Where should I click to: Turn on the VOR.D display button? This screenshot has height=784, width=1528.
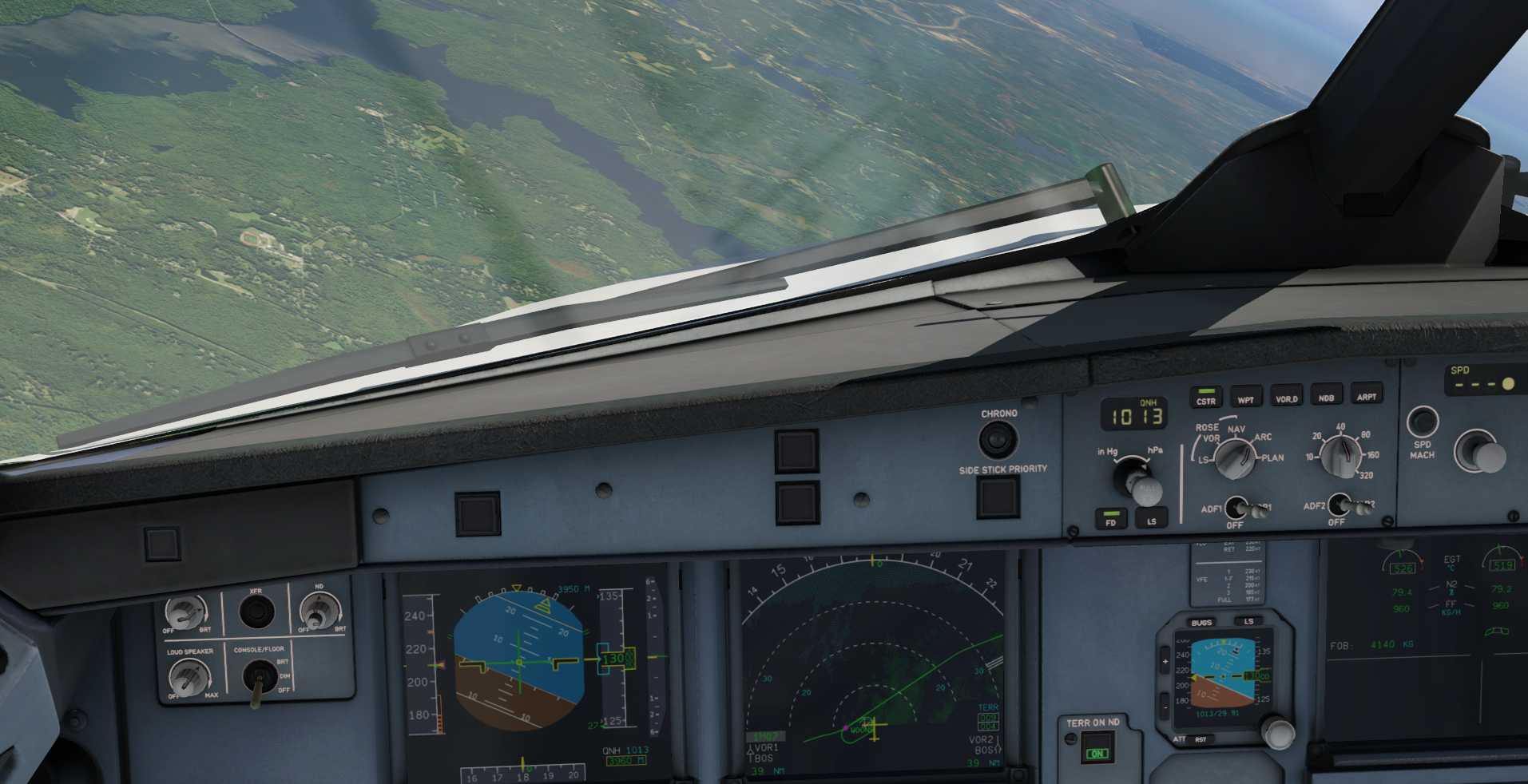[x=1286, y=396]
